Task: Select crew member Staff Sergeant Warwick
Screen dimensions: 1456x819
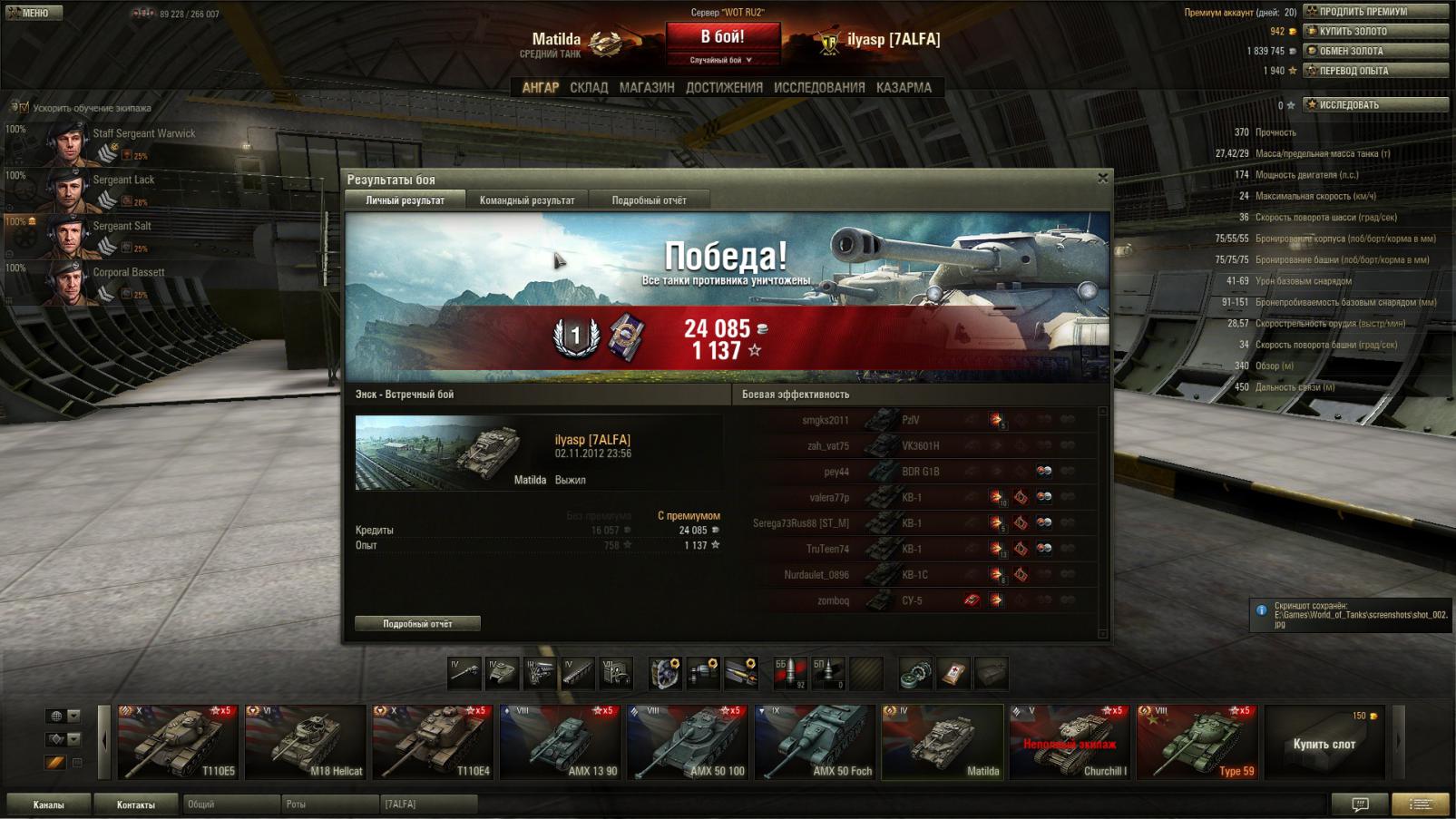Action: pyautogui.click(x=143, y=133)
